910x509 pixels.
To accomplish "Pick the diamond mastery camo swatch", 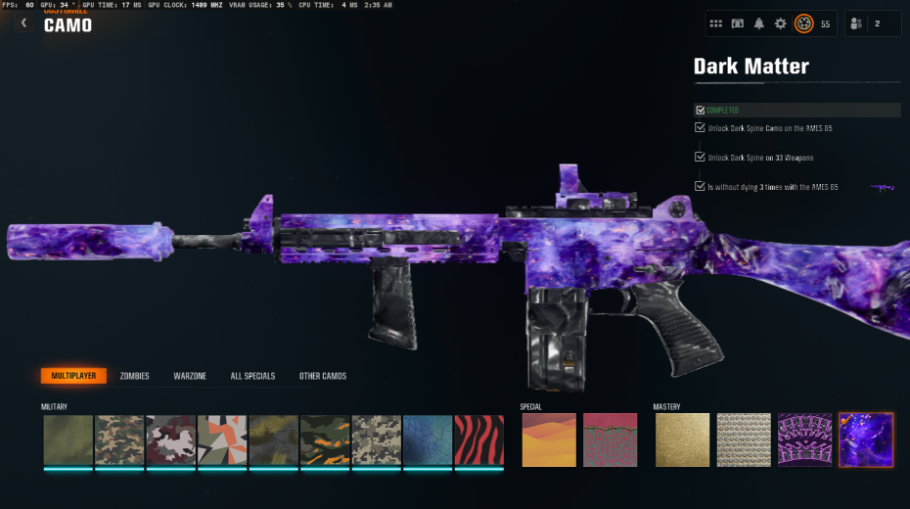I will (x=743, y=440).
